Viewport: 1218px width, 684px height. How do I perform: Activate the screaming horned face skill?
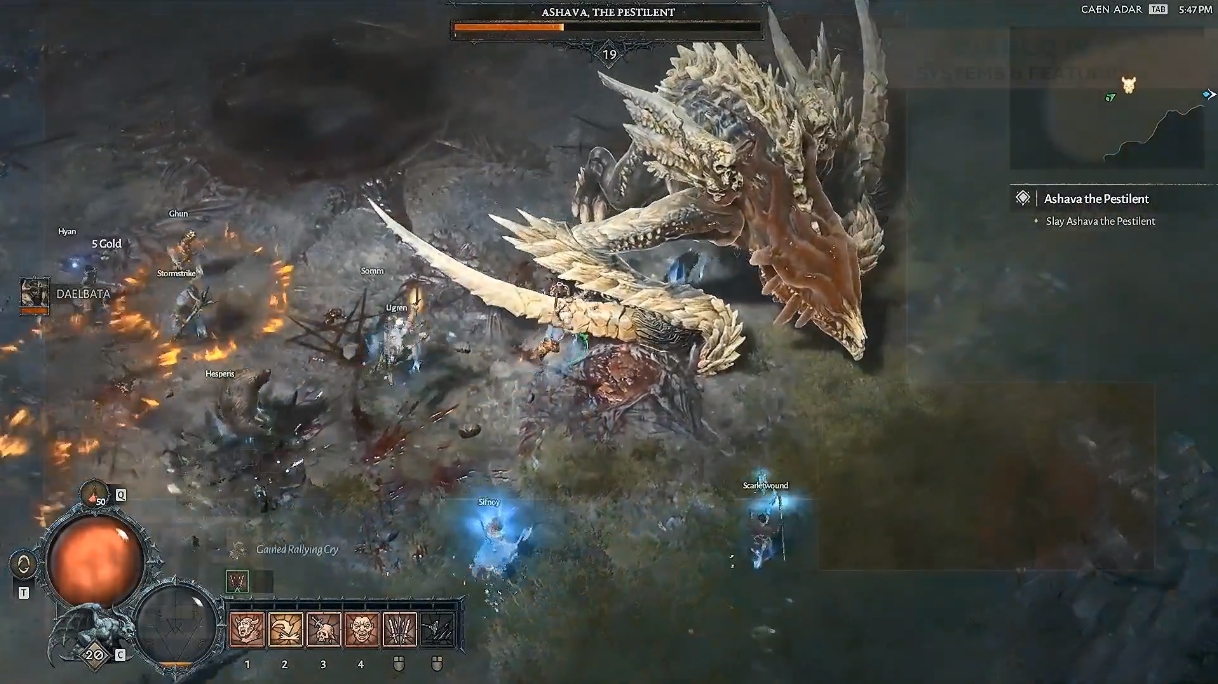point(248,629)
